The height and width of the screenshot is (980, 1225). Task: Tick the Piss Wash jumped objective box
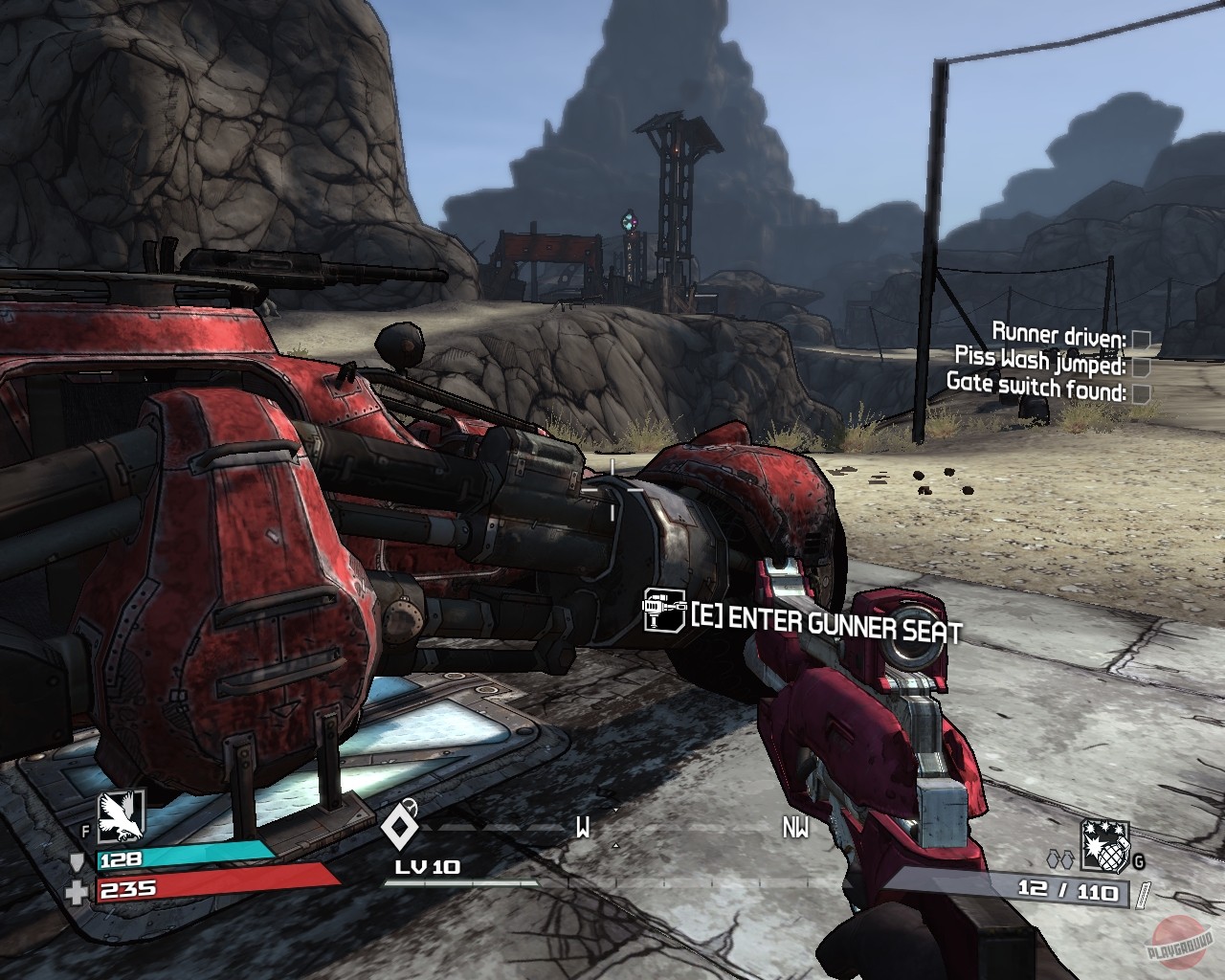(1140, 366)
